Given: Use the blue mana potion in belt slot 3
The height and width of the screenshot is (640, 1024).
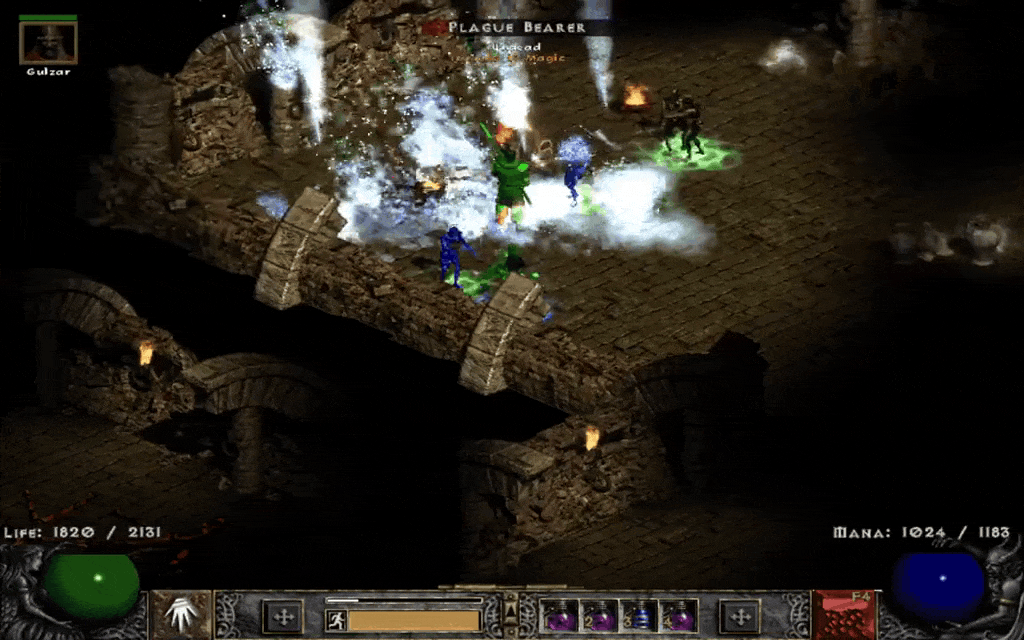Looking at the screenshot, I should coord(639,615).
